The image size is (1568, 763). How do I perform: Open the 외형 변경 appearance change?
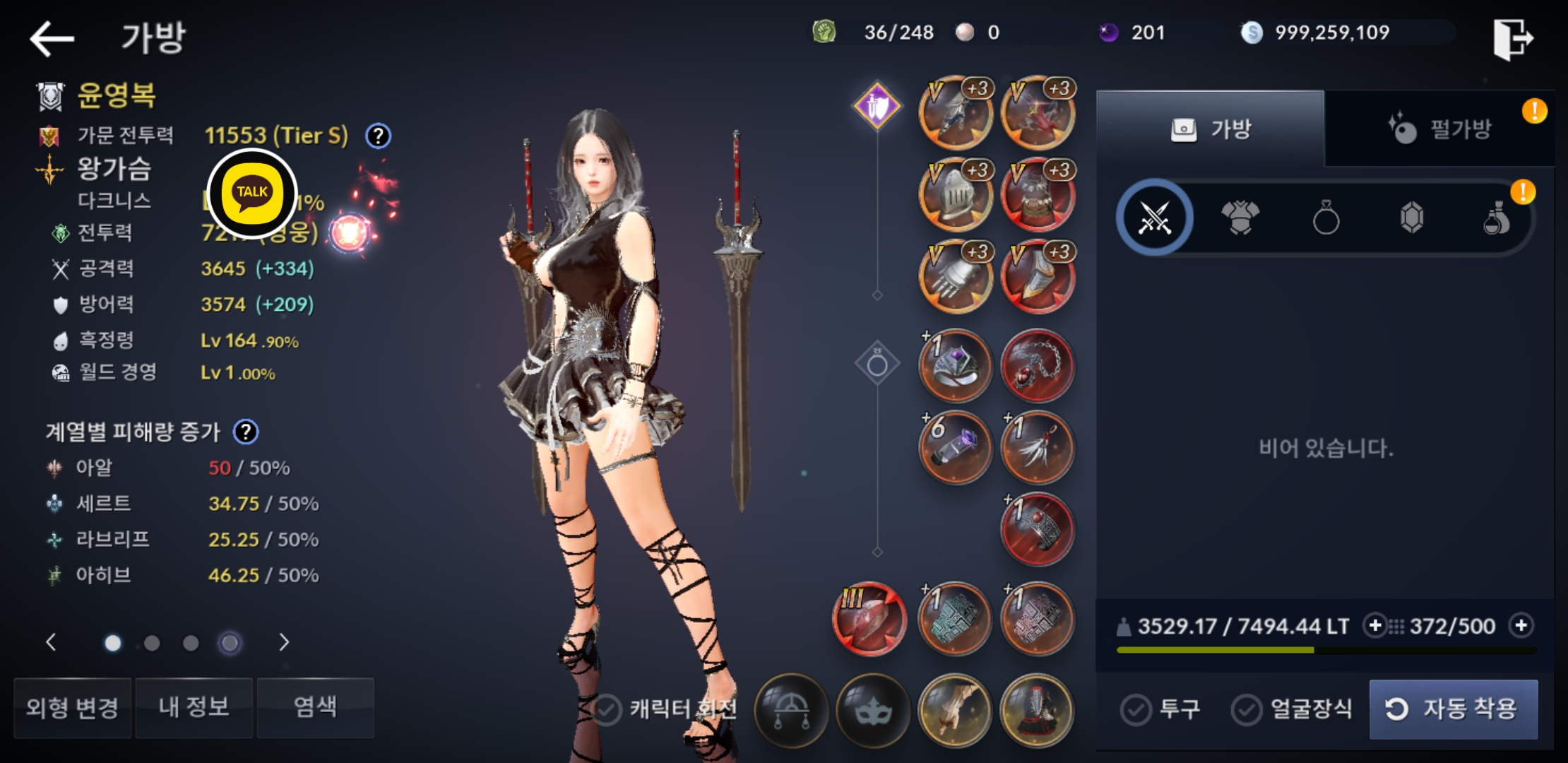pos(72,707)
